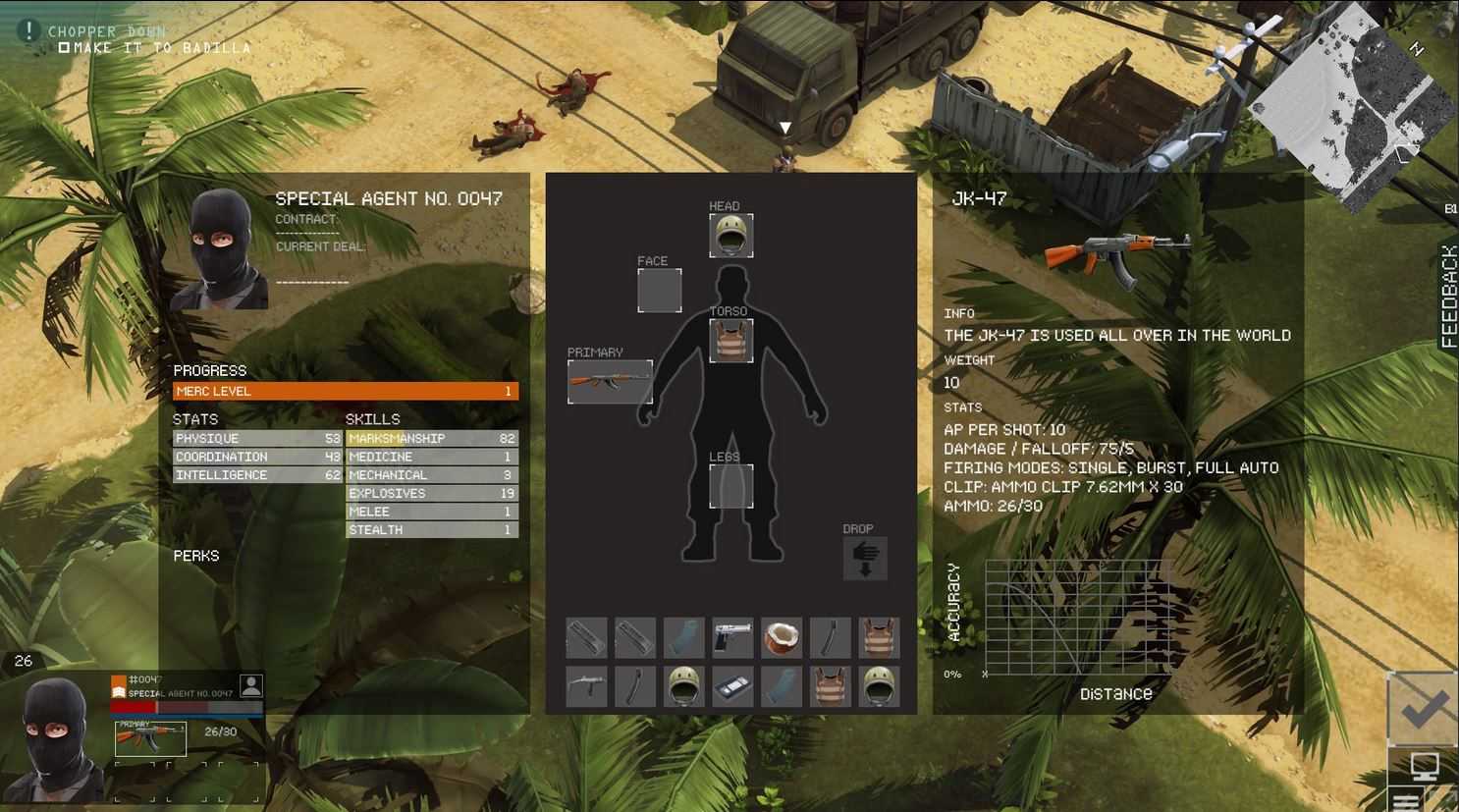The height and width of the screenshot is (812, 1459).
Task: Click the empty Legs equipment slot
Action: click(x=730, y=486)
